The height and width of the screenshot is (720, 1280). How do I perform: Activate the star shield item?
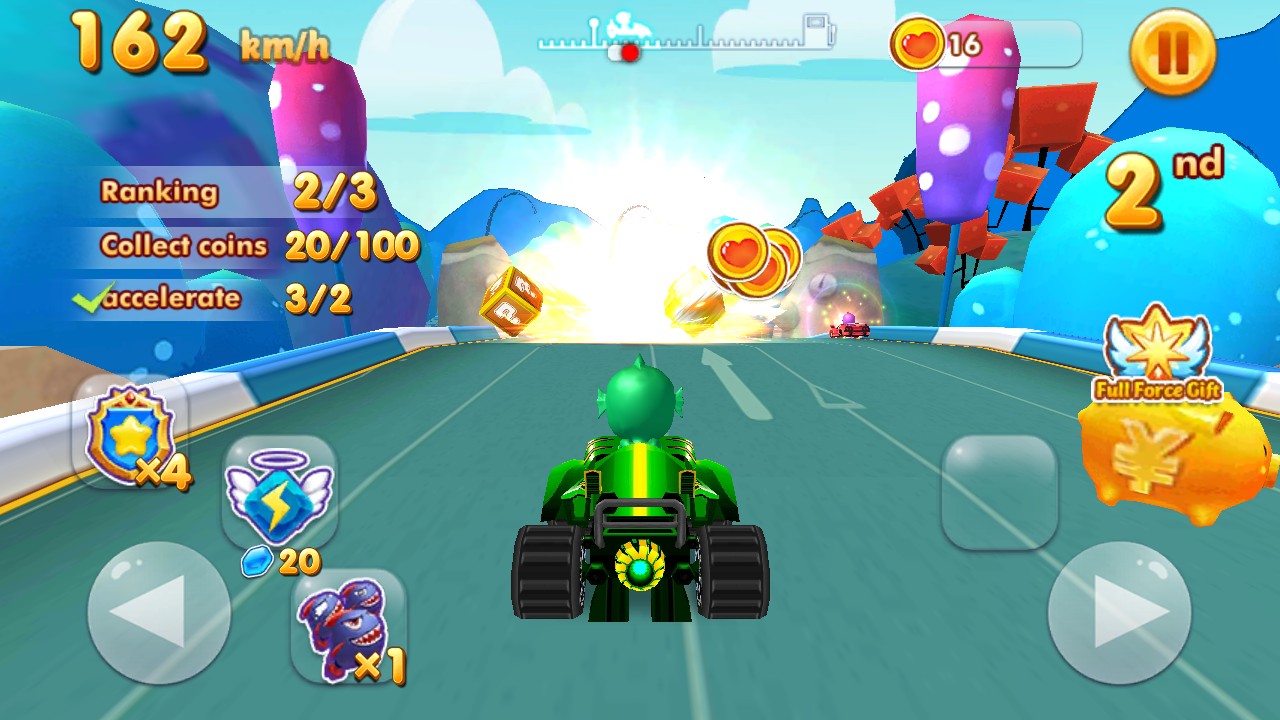pos(130,435)
